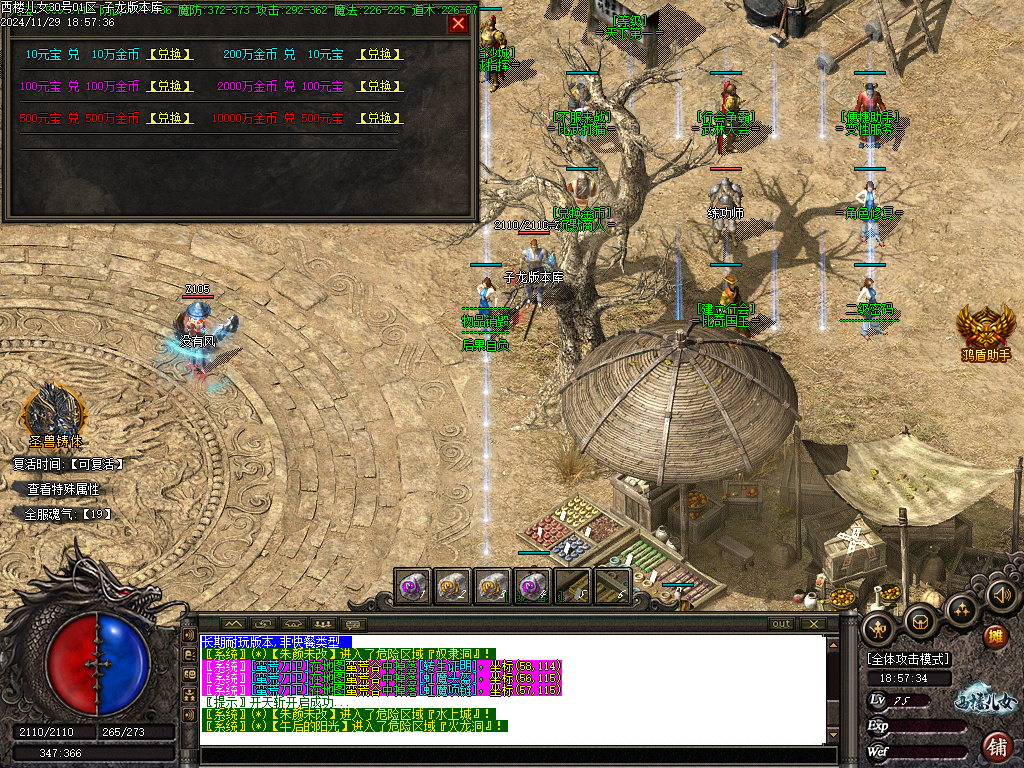Exchange 500 ingots for 5 million gold
Viewport: 1024px width, 768px height.
(x=170, y=119)
